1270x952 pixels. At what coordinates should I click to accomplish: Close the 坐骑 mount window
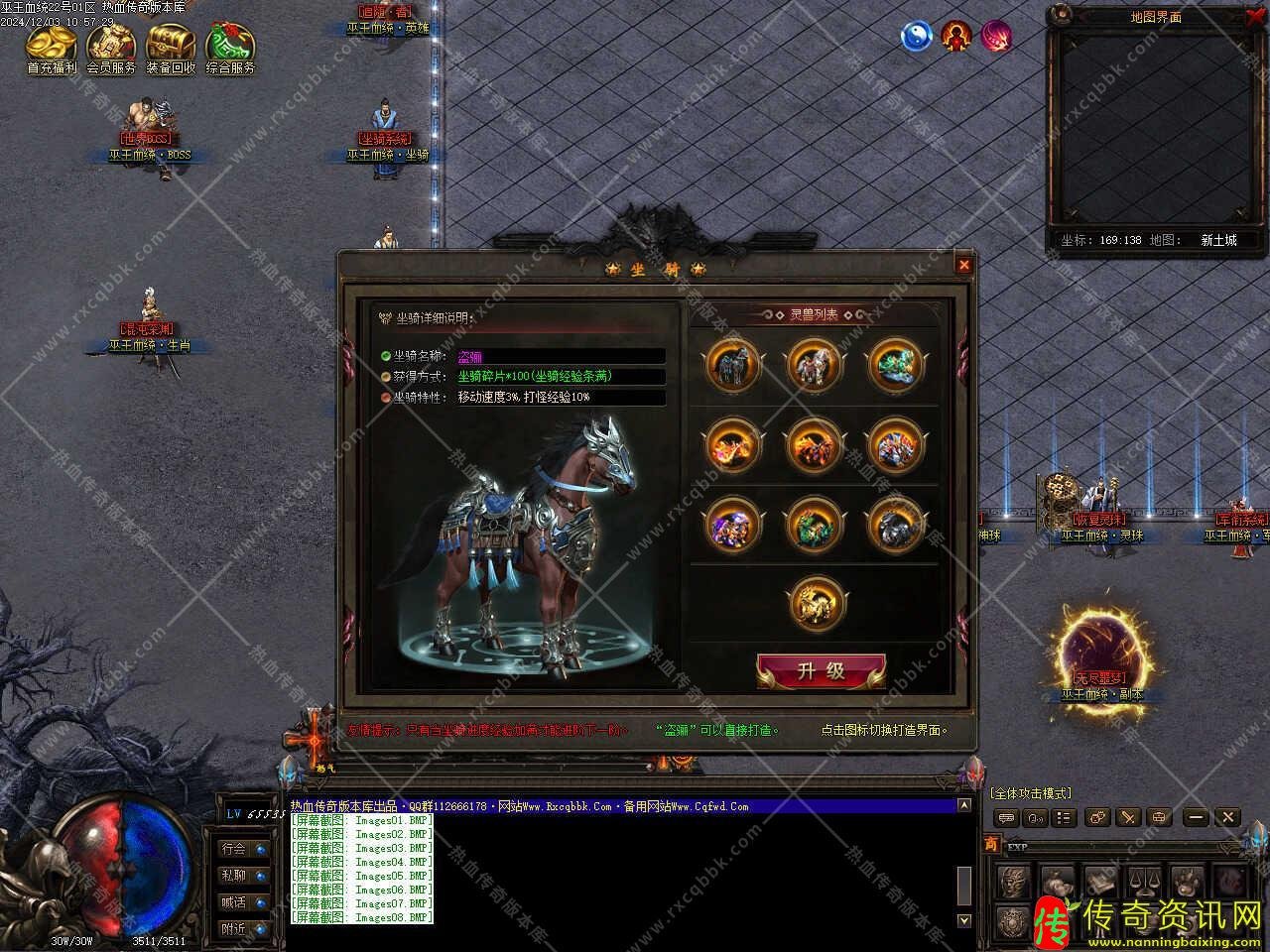click(x=963, y=265)
